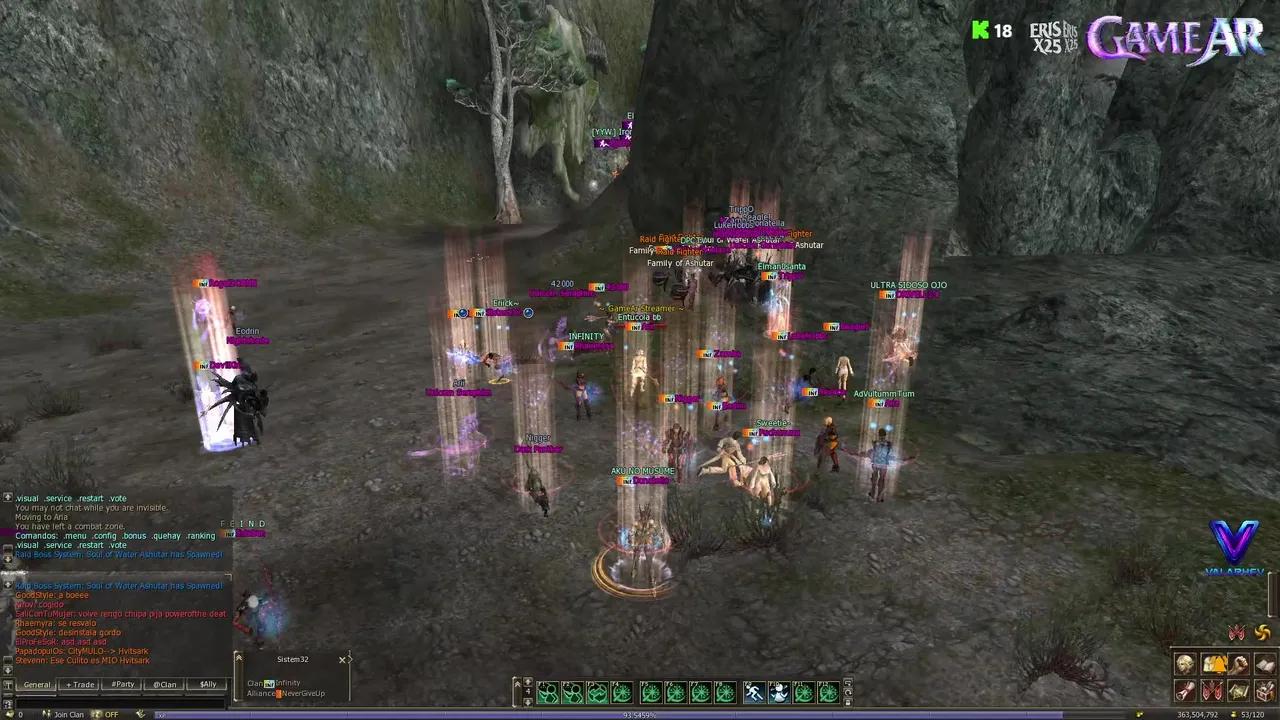Open the actions fist icon
This screenshot has width=1280, height=720.
(1239, 665)
